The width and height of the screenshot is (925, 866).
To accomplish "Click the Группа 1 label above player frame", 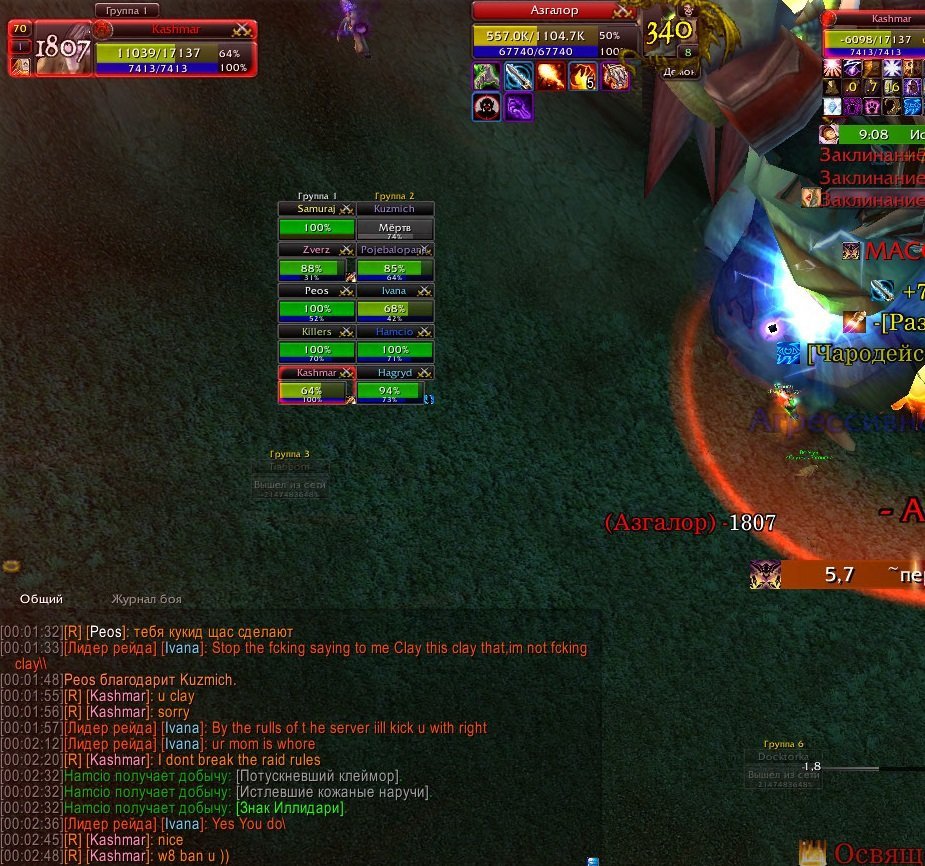I will point(127,10).
